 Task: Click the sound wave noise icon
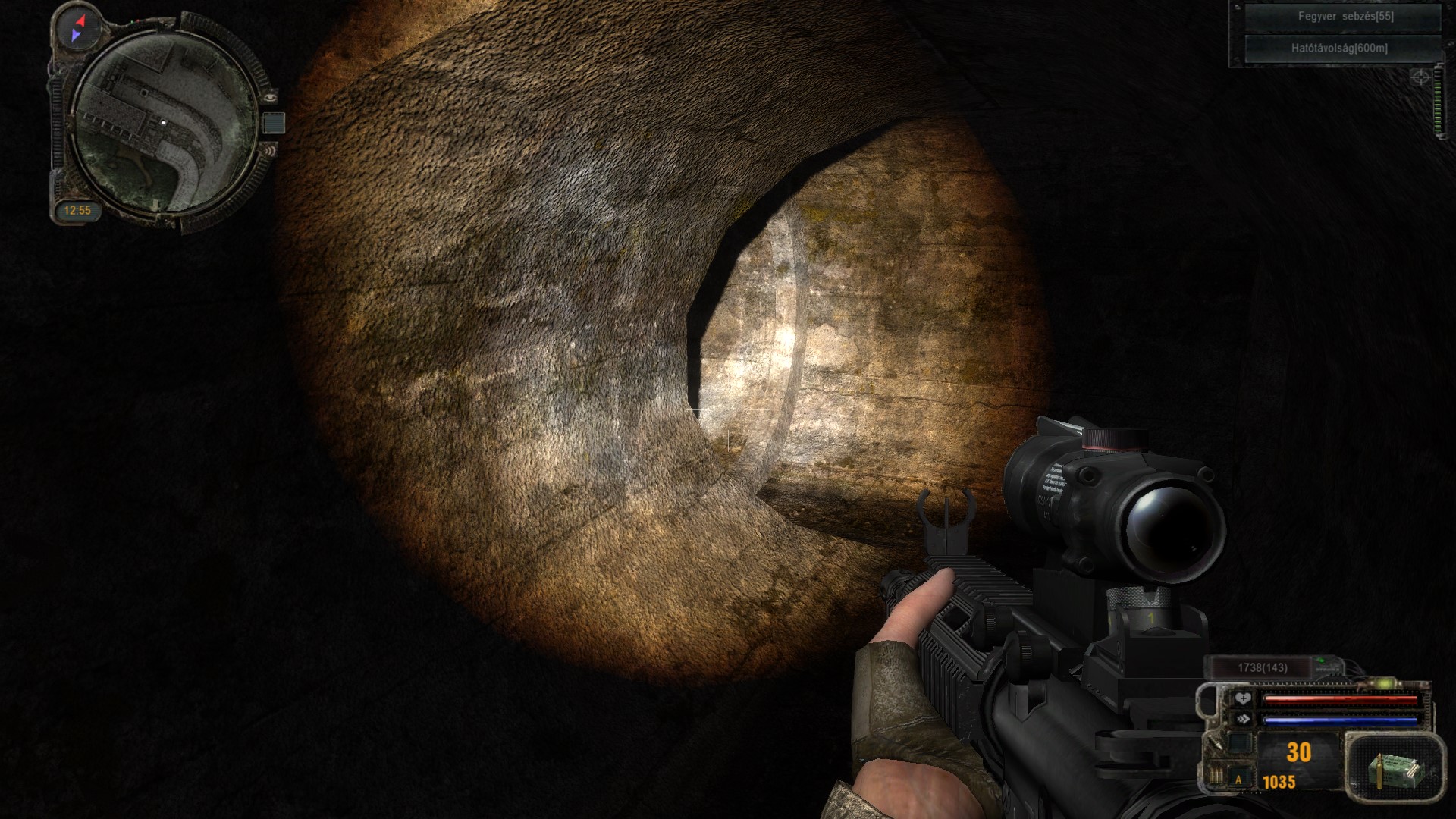click(x=271, y=150)
